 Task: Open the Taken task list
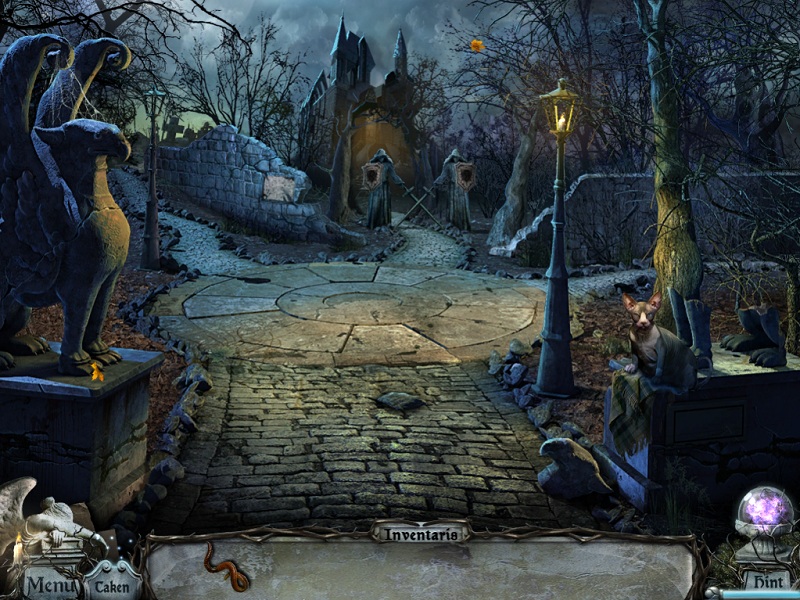click(x=112, y=585)
